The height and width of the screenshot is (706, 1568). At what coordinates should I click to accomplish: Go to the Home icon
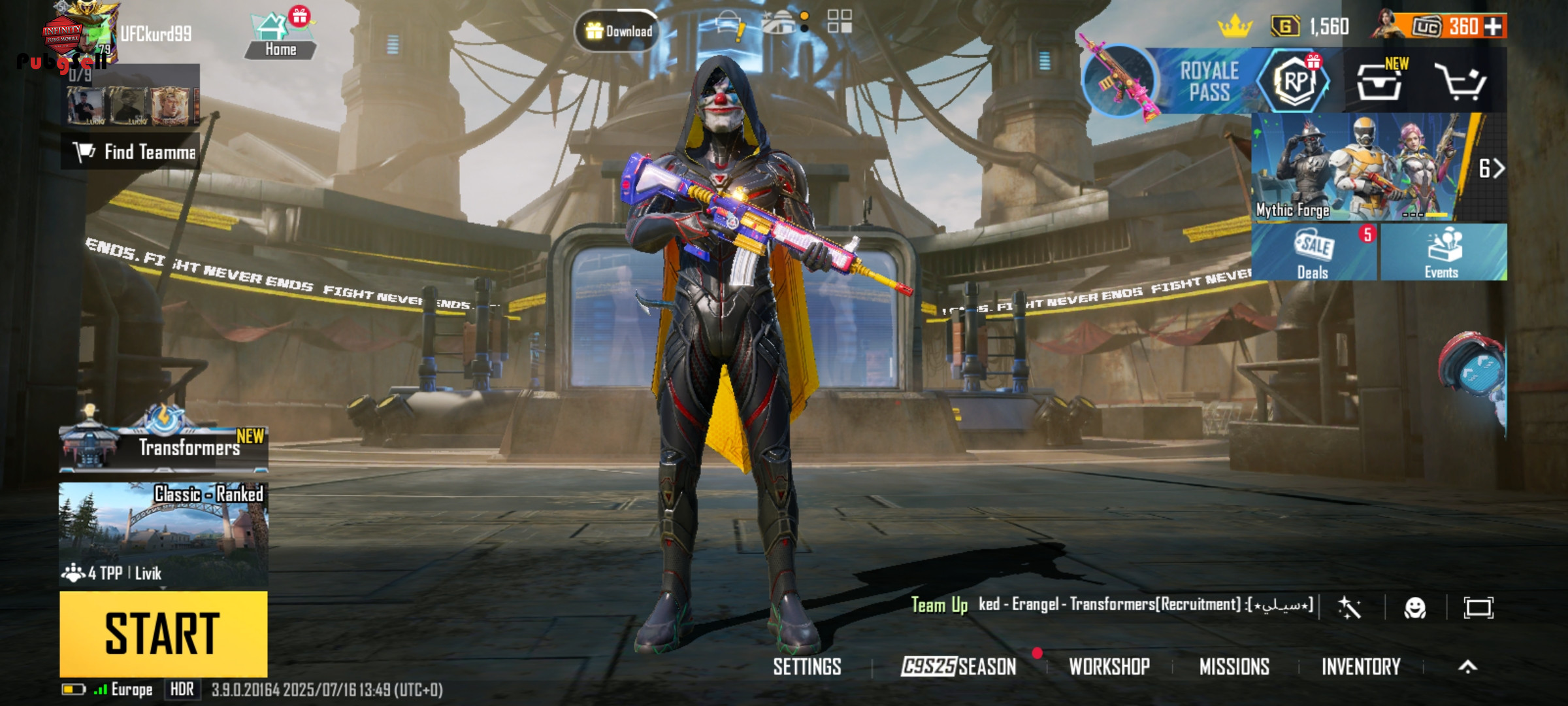pos(280,37)
